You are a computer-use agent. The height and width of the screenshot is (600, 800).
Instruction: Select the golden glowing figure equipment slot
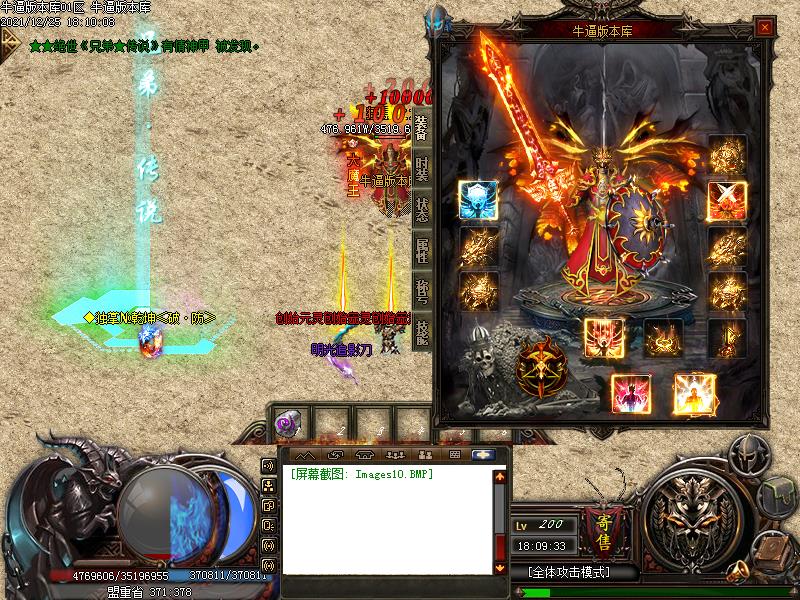coord(693,393)
